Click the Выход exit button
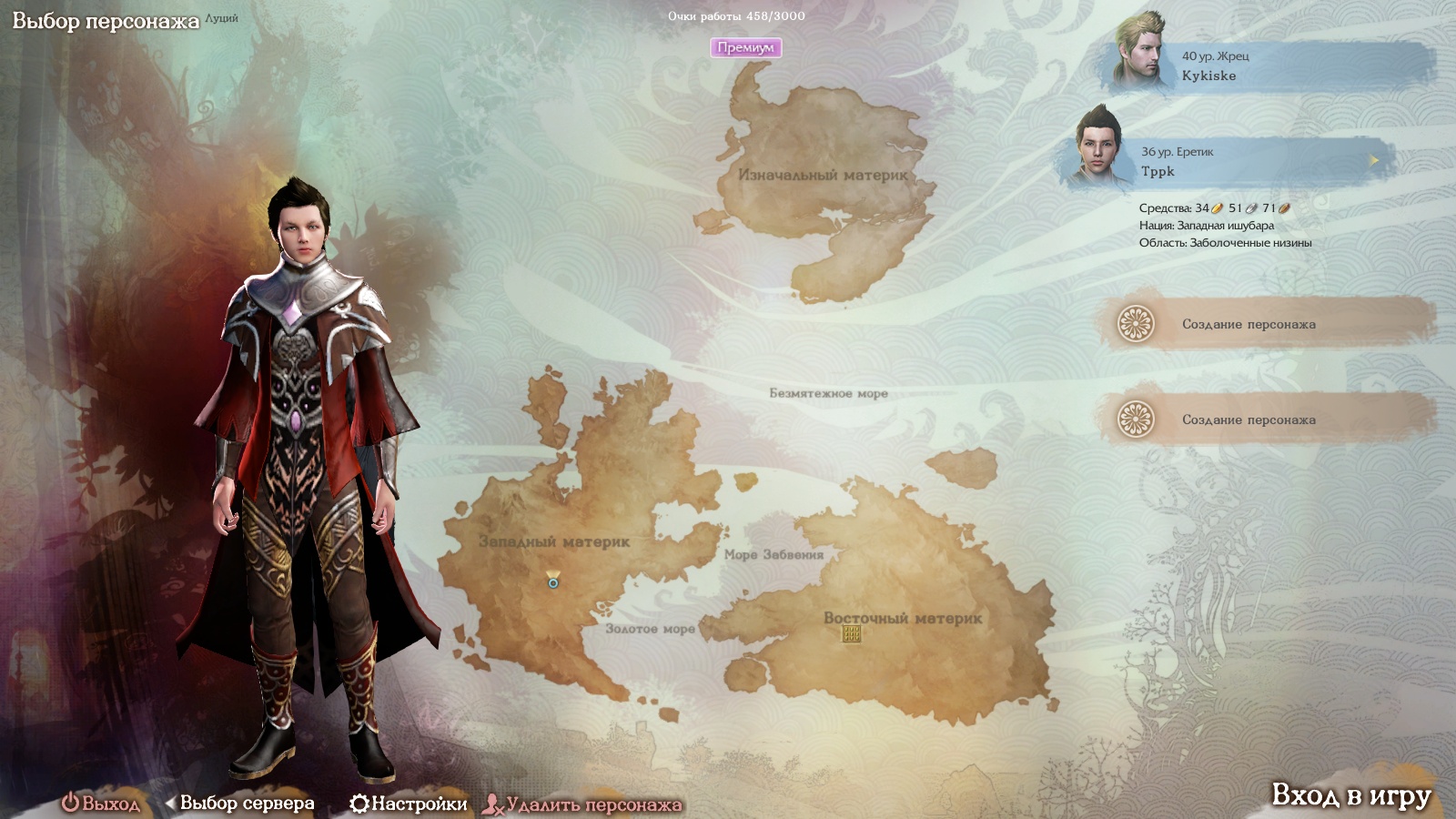1456x819 pixels. tap(101, 804)
